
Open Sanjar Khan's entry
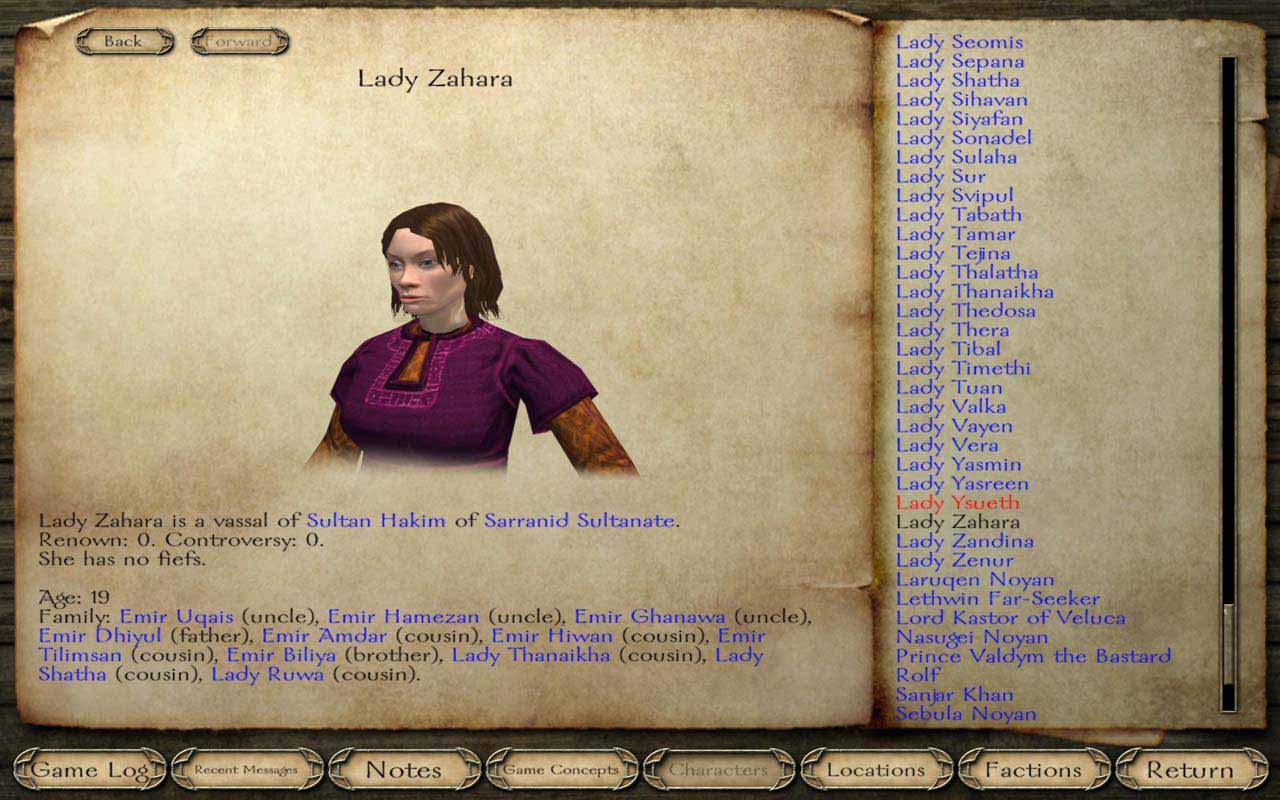[x=954, y=695]
